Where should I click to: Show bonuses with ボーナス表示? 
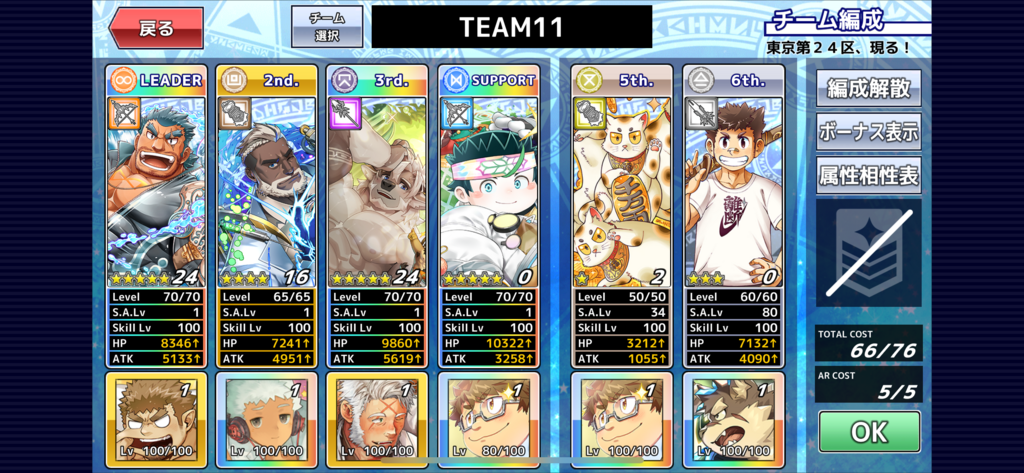tap(868, 131)
